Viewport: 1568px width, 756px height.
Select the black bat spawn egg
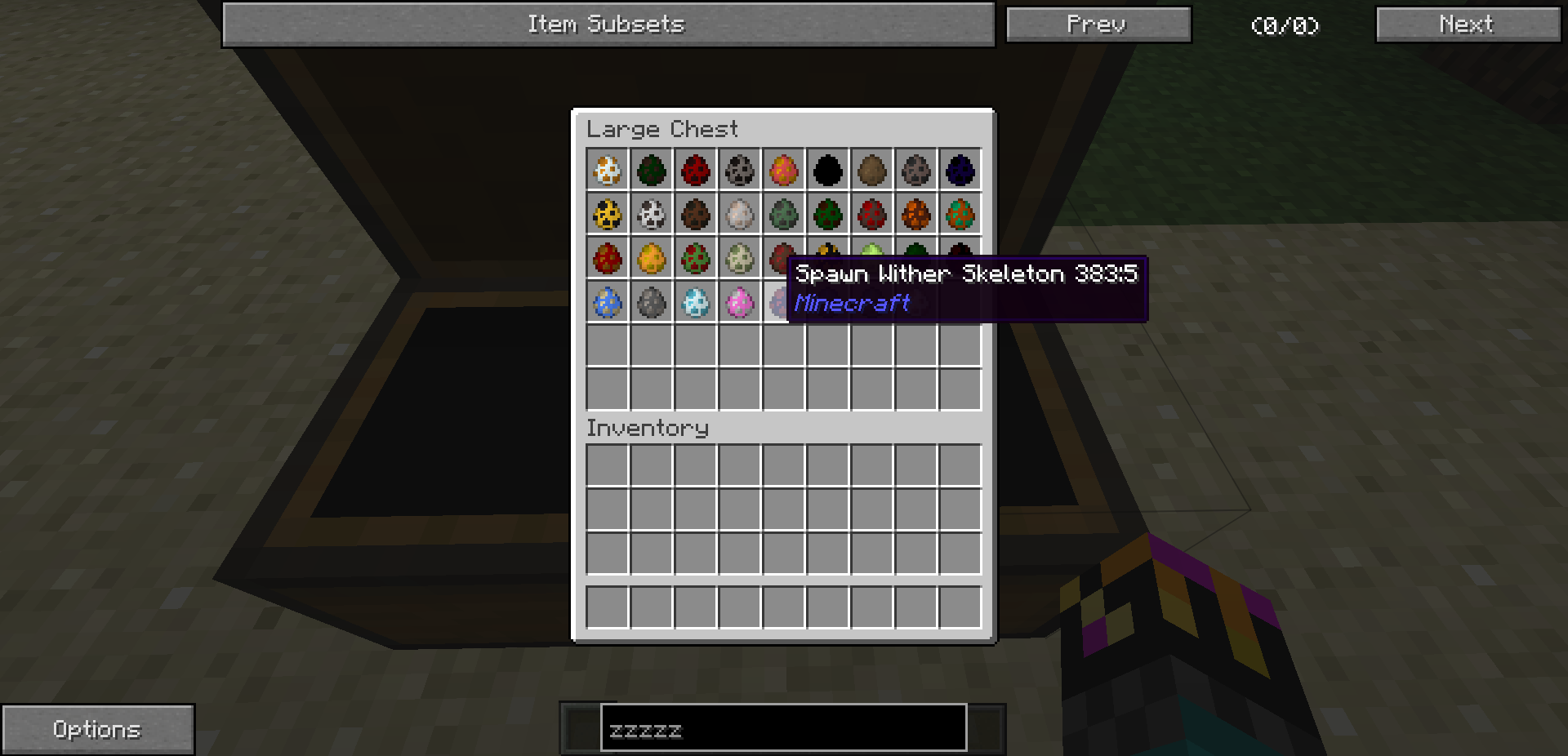coord(827,170)
